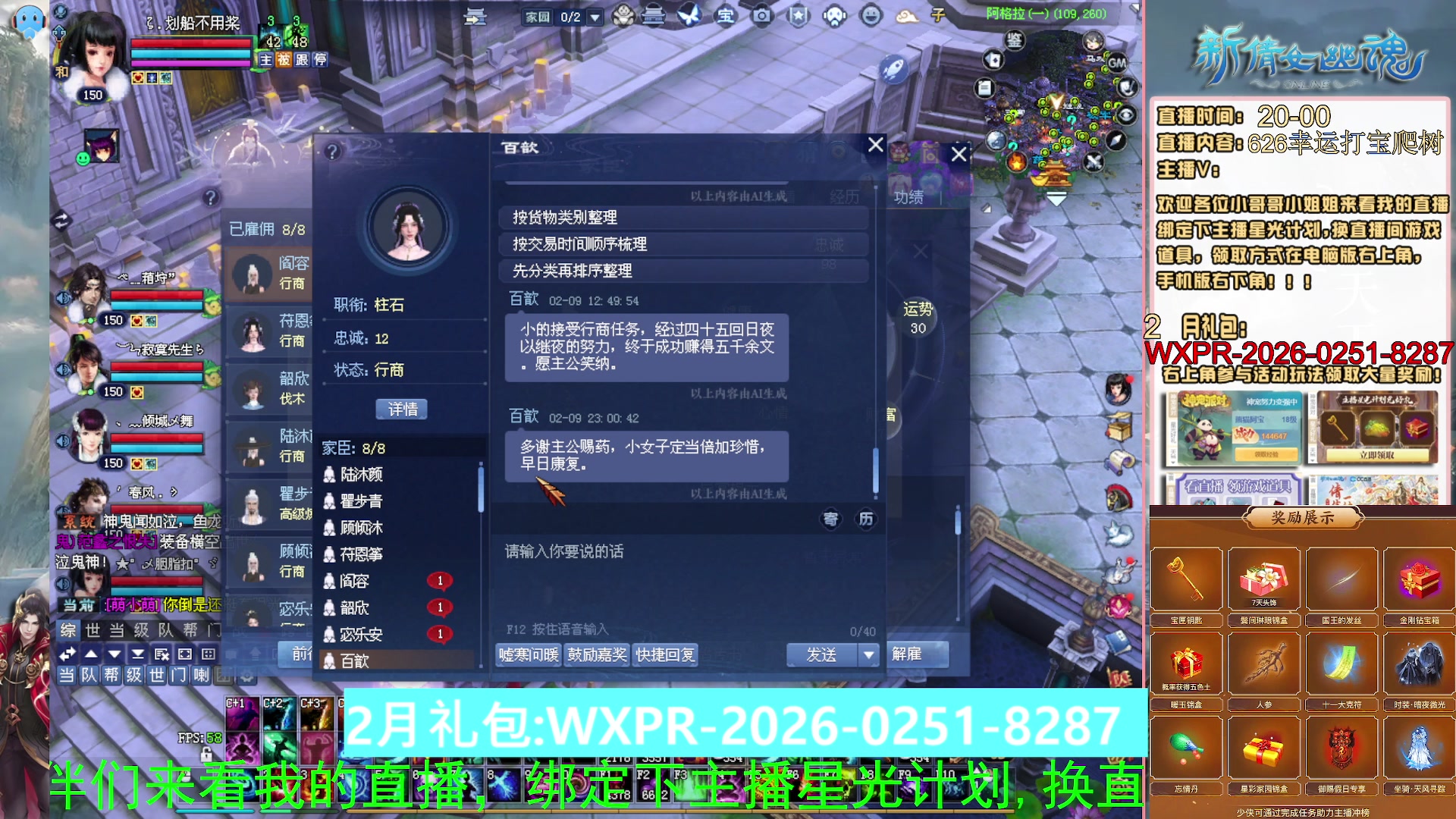The height and width of the screenshot is (819, 1456).
Task: Select the pavilion homestead icon on top toolbar
Action: click(x=654, y=17)
